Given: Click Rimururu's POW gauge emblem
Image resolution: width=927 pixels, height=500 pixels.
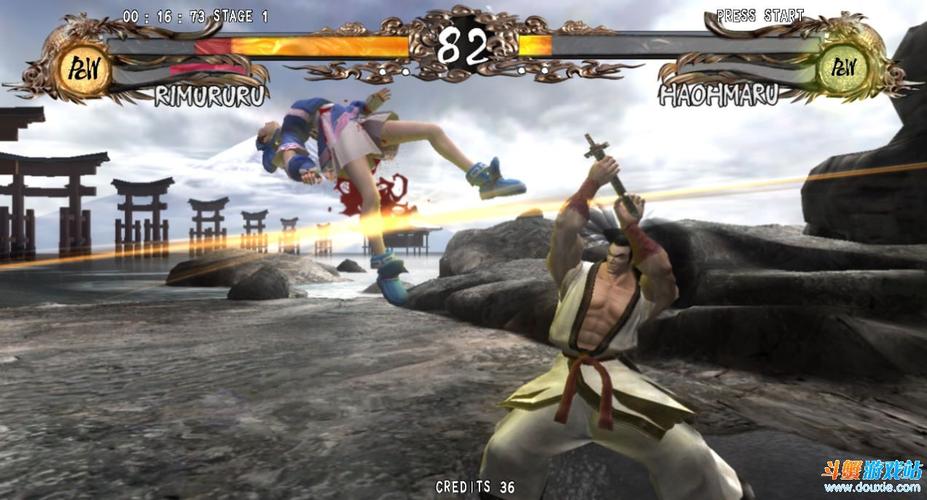Looking at the screenshot, I should pos(84,69).
